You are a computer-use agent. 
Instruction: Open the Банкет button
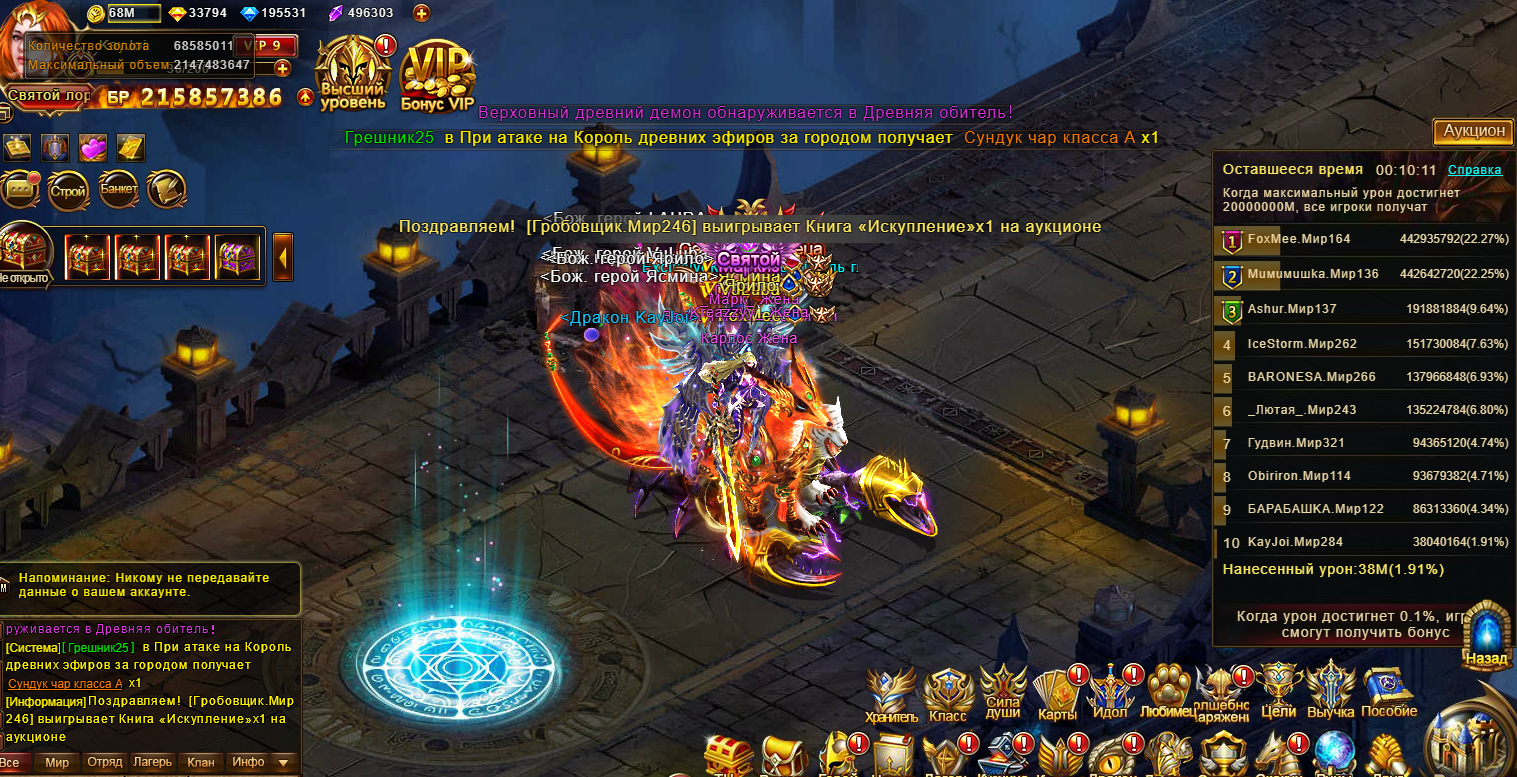pyautogui.click(x=118, y=190)
